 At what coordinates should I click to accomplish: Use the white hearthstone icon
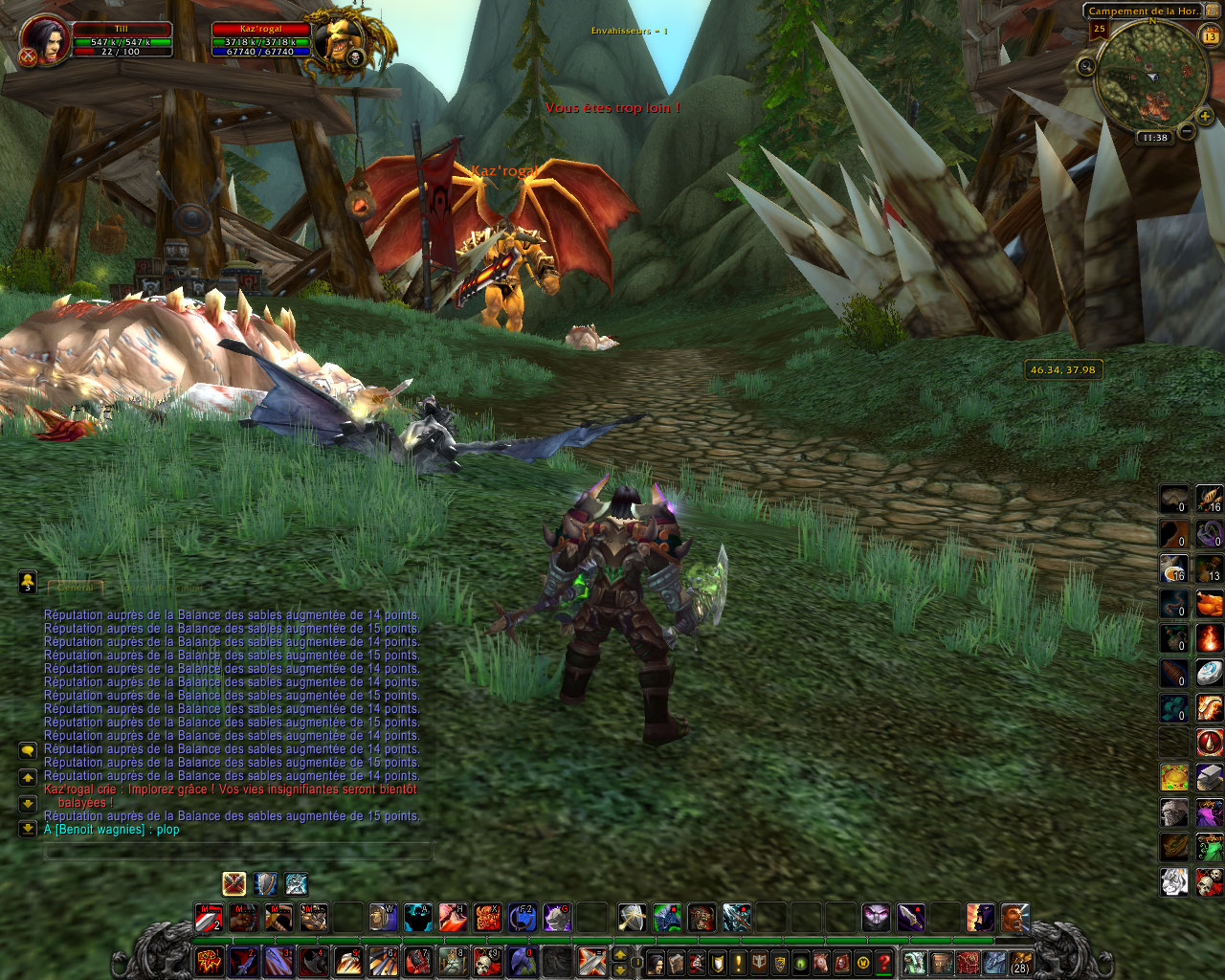tap(1210, 672)
